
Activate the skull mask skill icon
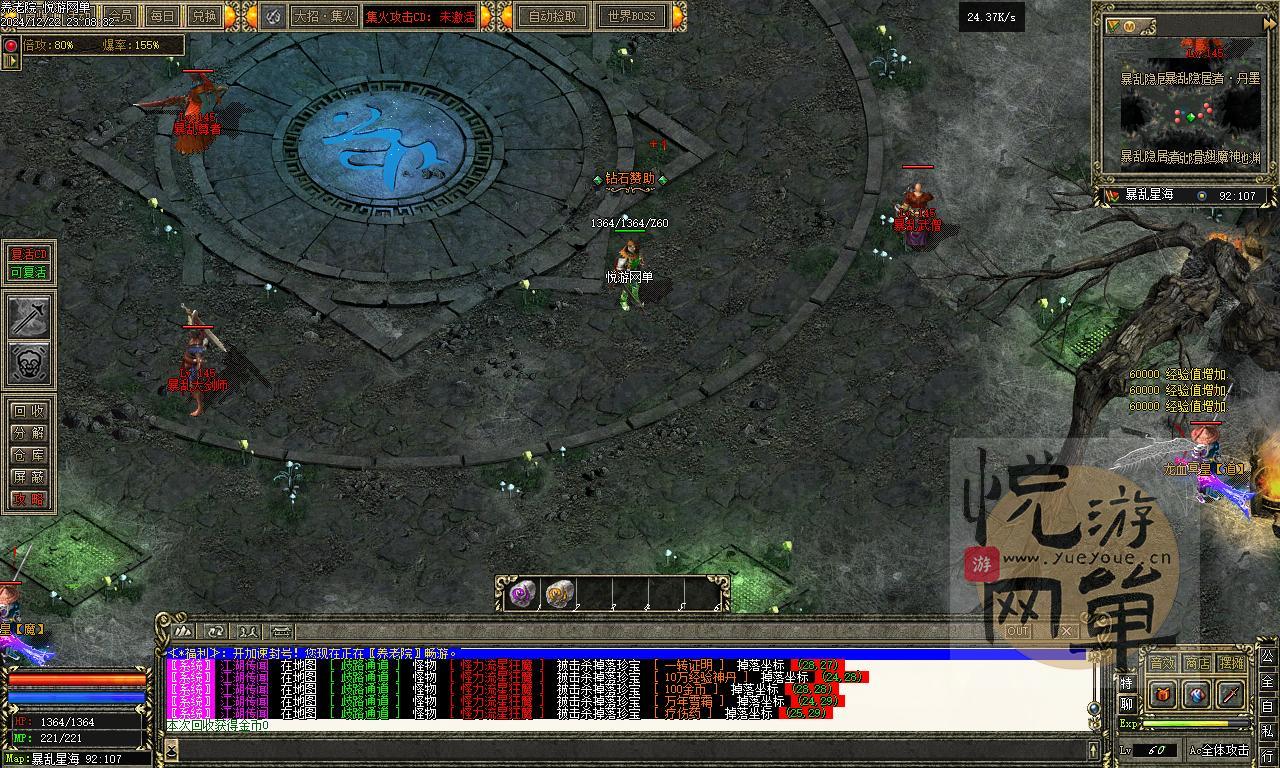[x=30, y=363]
